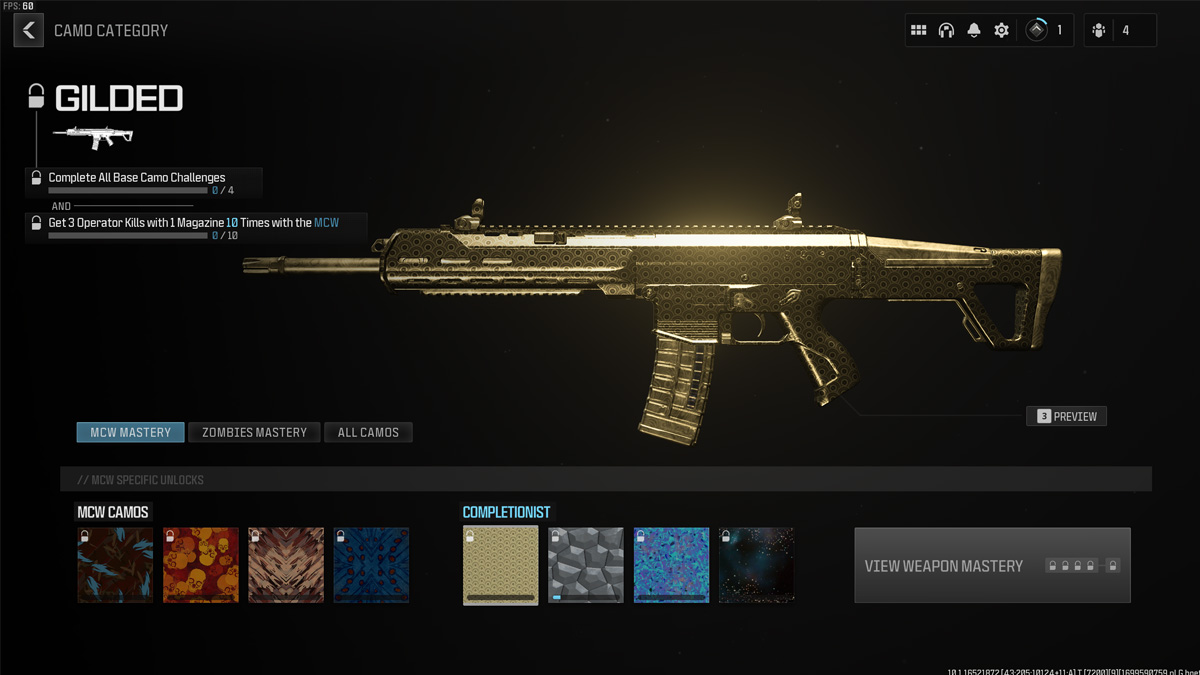Click the Preview button
This screenshot has width=1200, height=675.
(1066, 416)
